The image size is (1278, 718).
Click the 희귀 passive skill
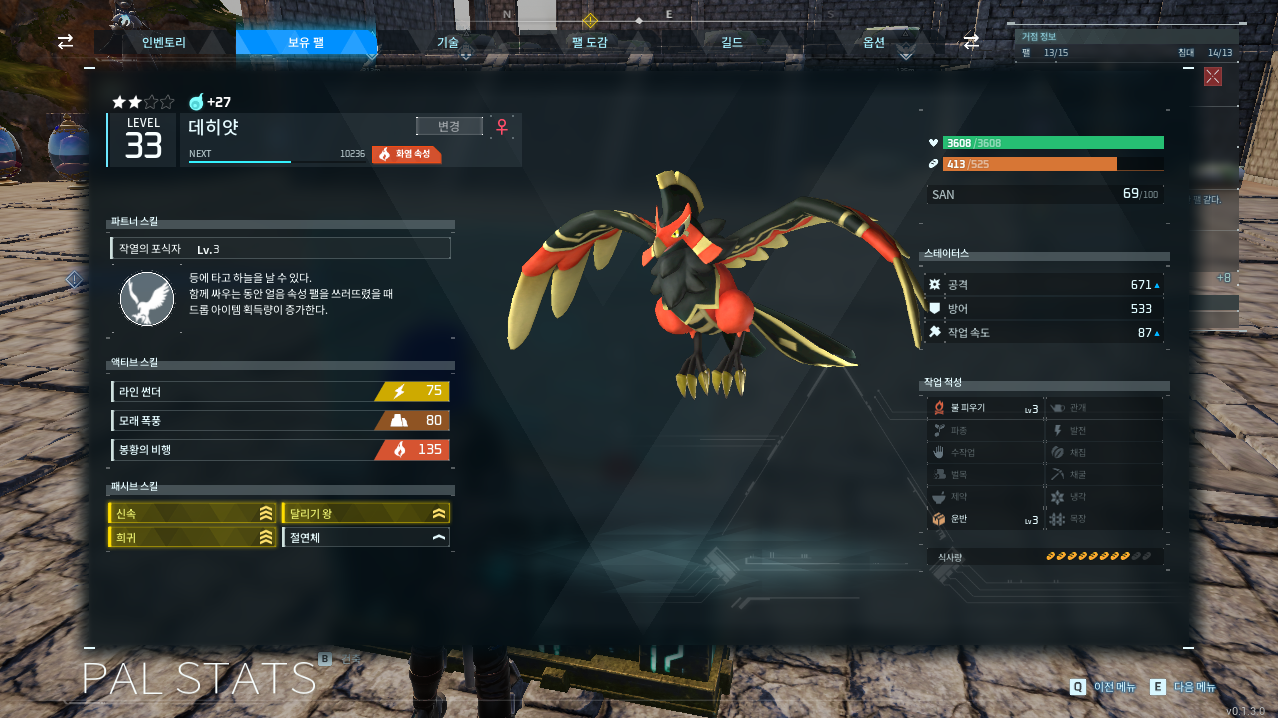192,538
